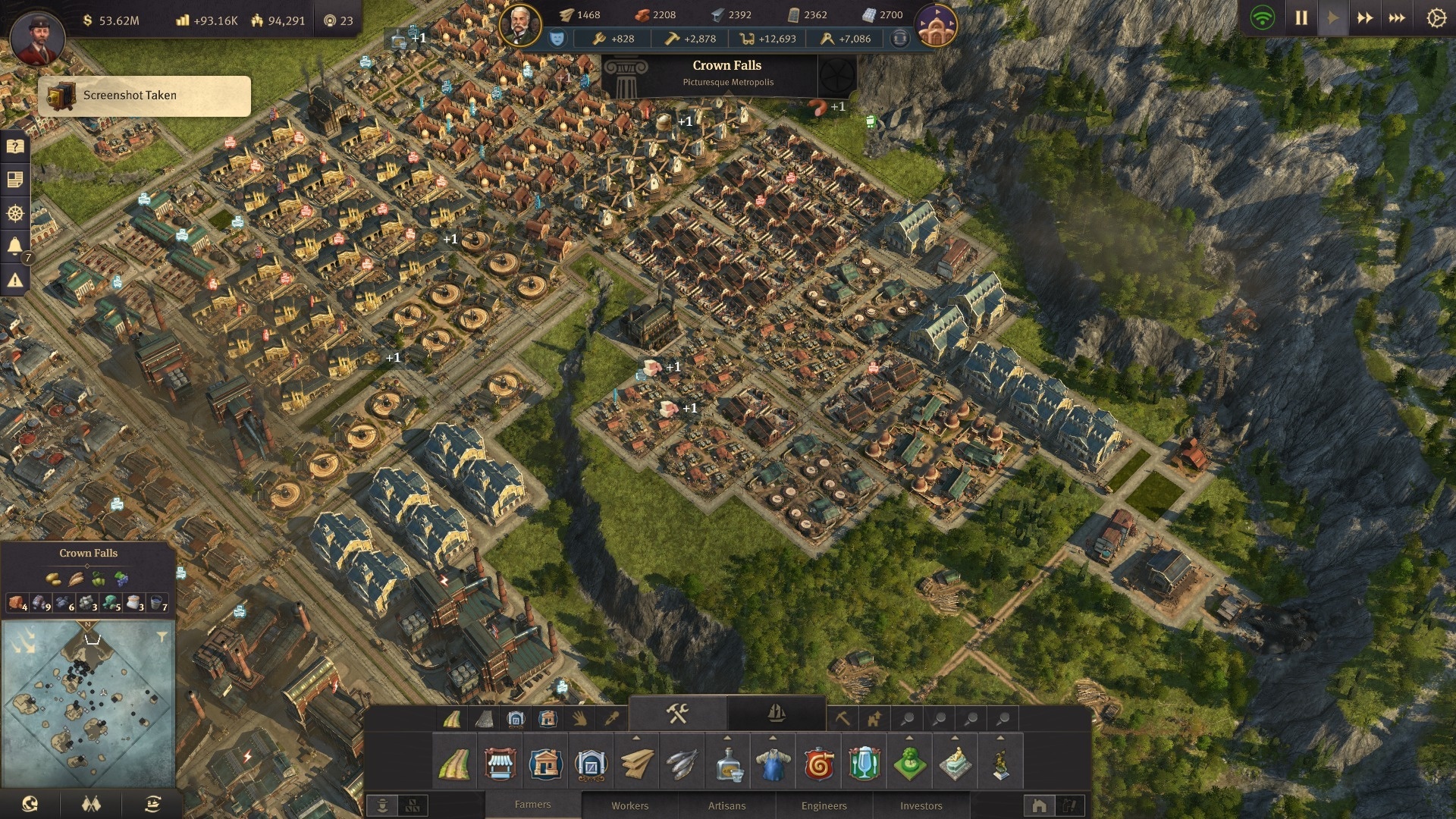Click the player character portrait
The image size is (1456, 819).
37,38
